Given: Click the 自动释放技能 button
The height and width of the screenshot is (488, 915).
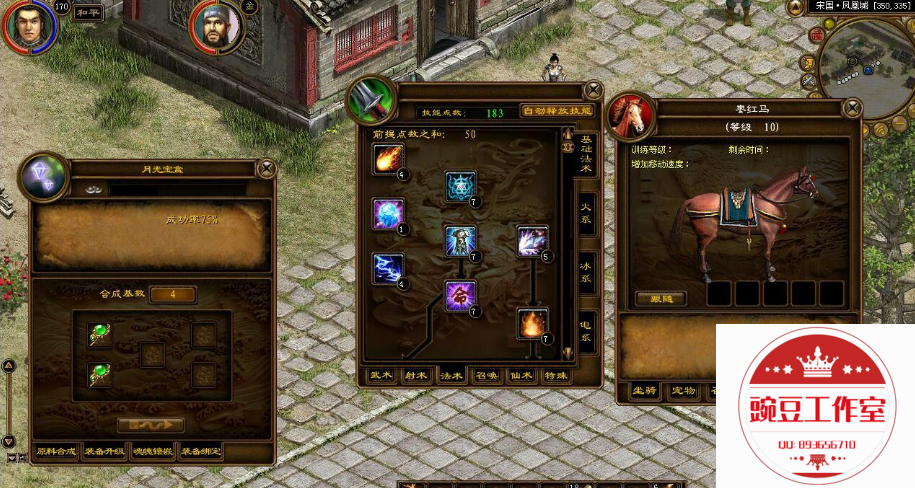Looking at the screenshot, I should 556,112.
